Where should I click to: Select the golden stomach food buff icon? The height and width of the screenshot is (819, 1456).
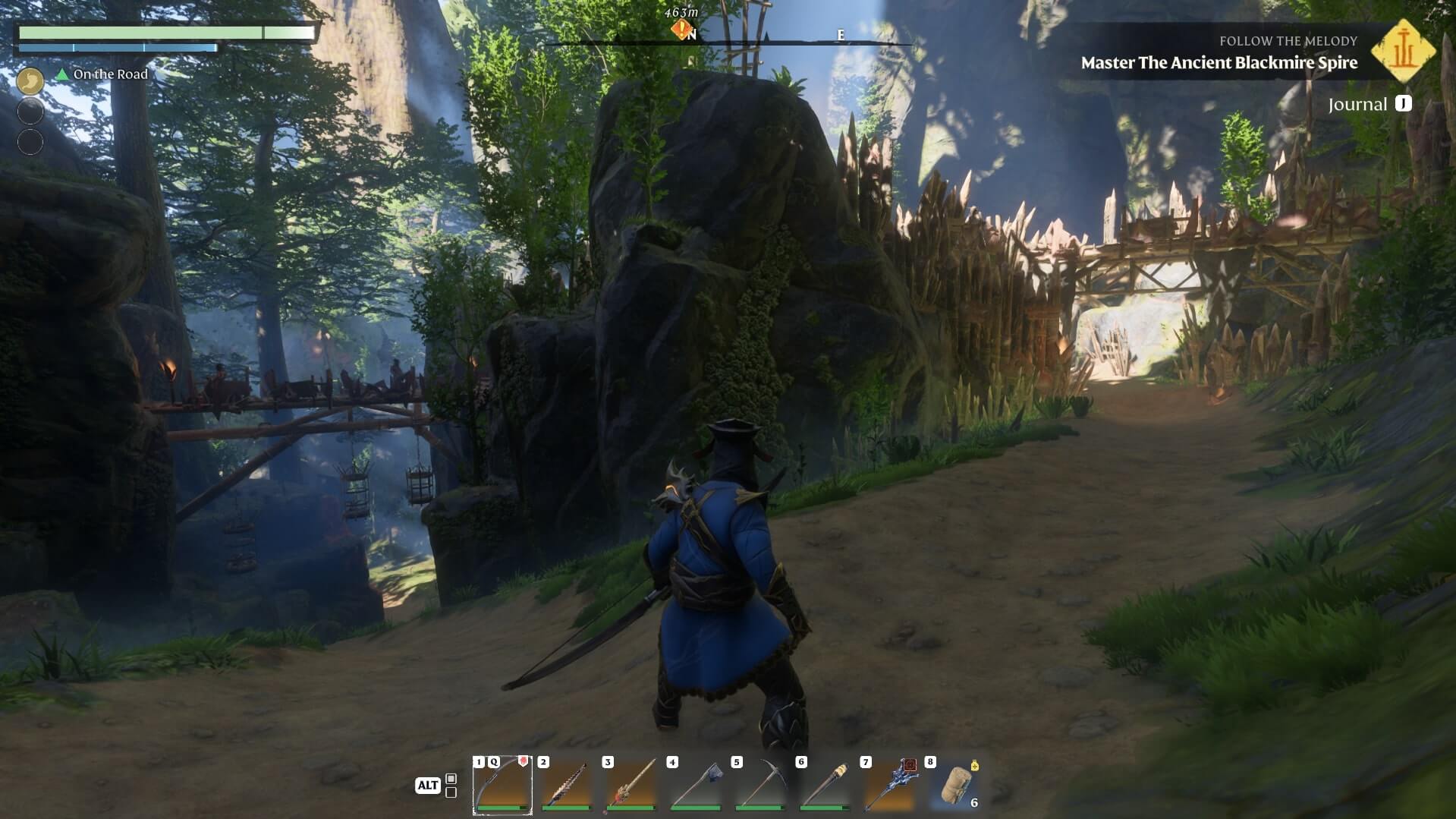coord(30,80)
